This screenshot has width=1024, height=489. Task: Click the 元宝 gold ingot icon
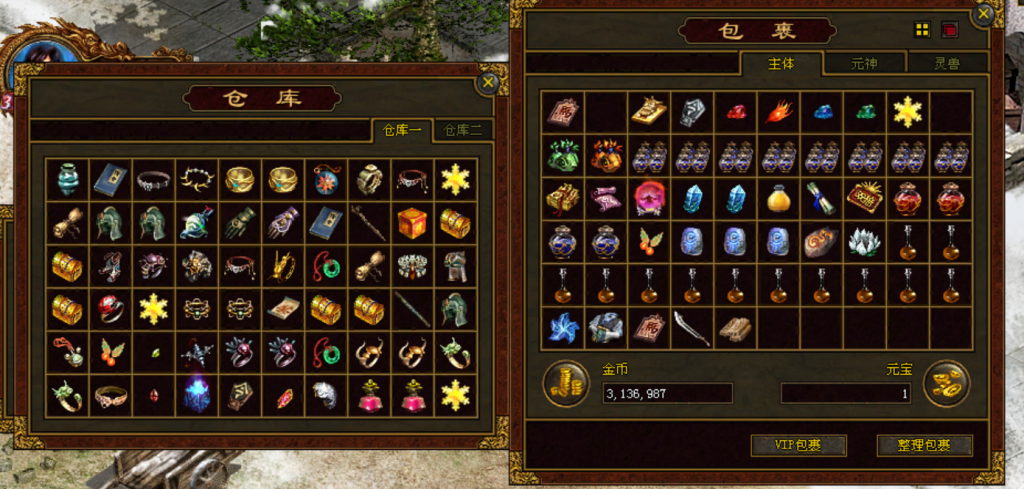[946, 384]
